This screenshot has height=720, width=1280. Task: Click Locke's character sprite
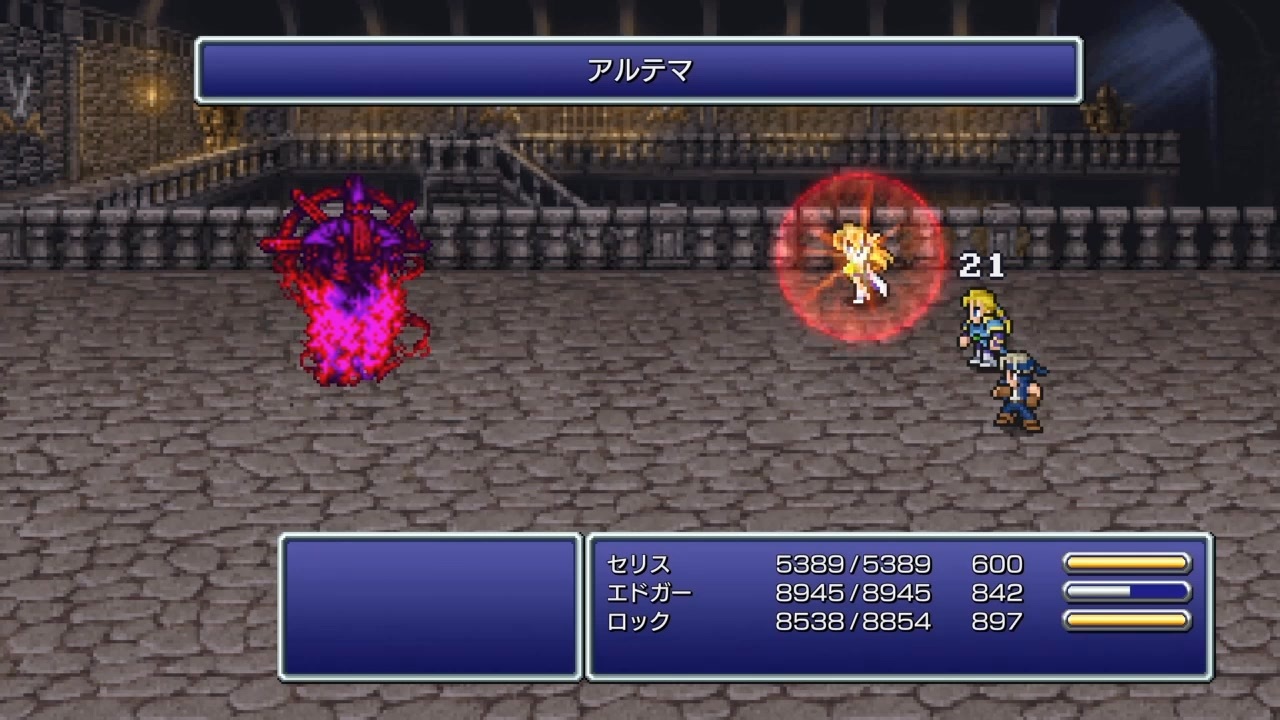coord(1018,385)
